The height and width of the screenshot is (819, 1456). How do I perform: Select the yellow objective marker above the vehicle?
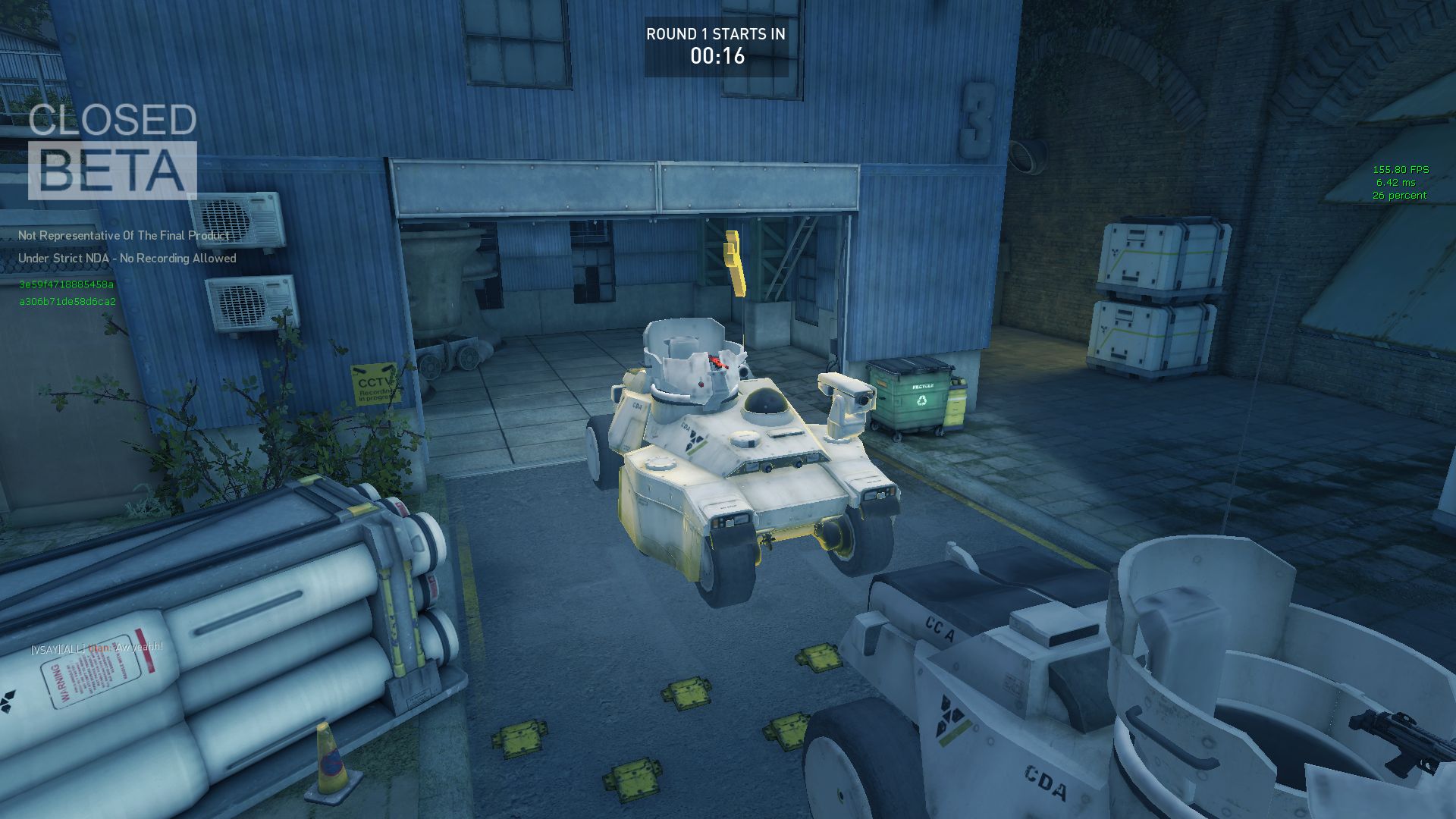coord(733,262)
